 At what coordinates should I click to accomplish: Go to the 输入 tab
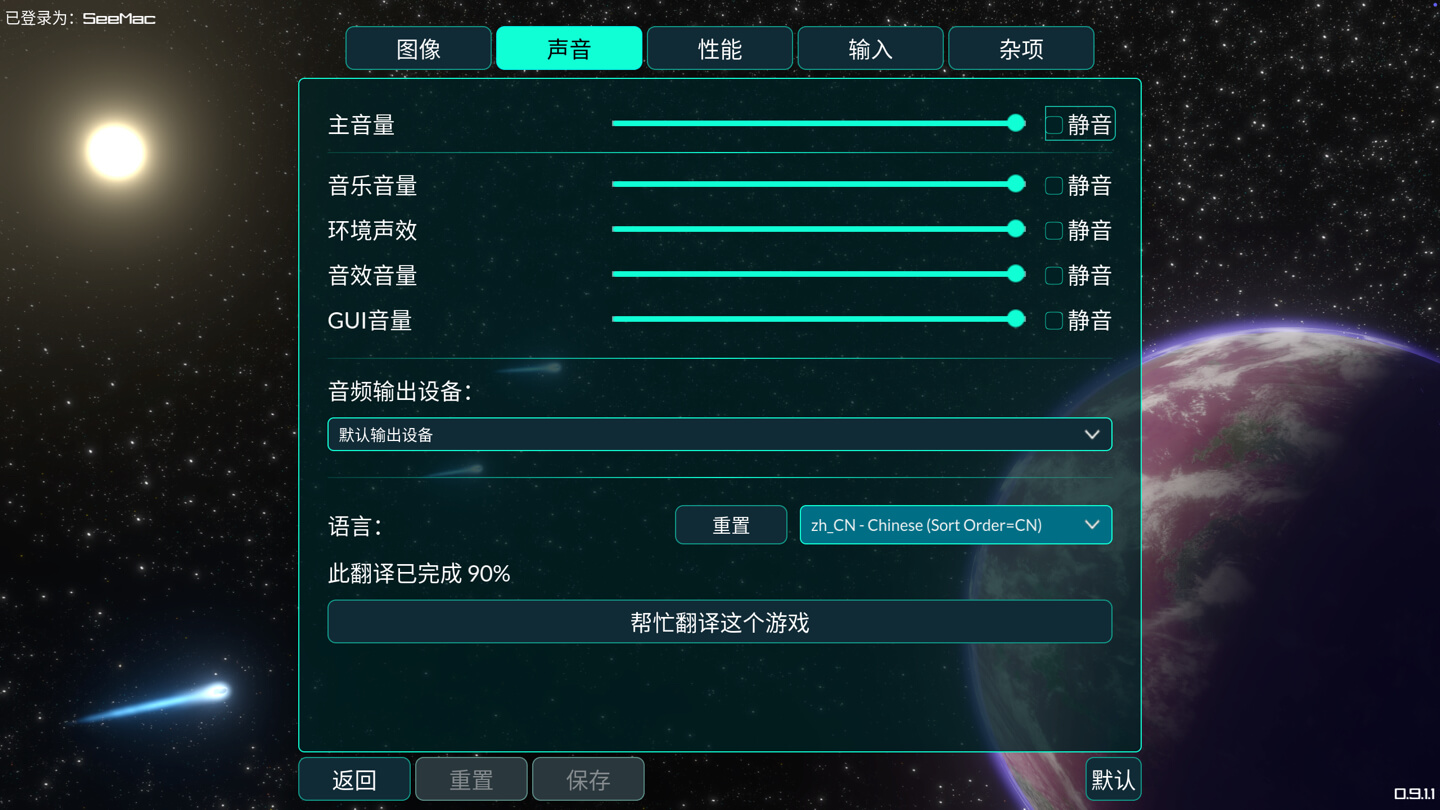pos(870,49)
